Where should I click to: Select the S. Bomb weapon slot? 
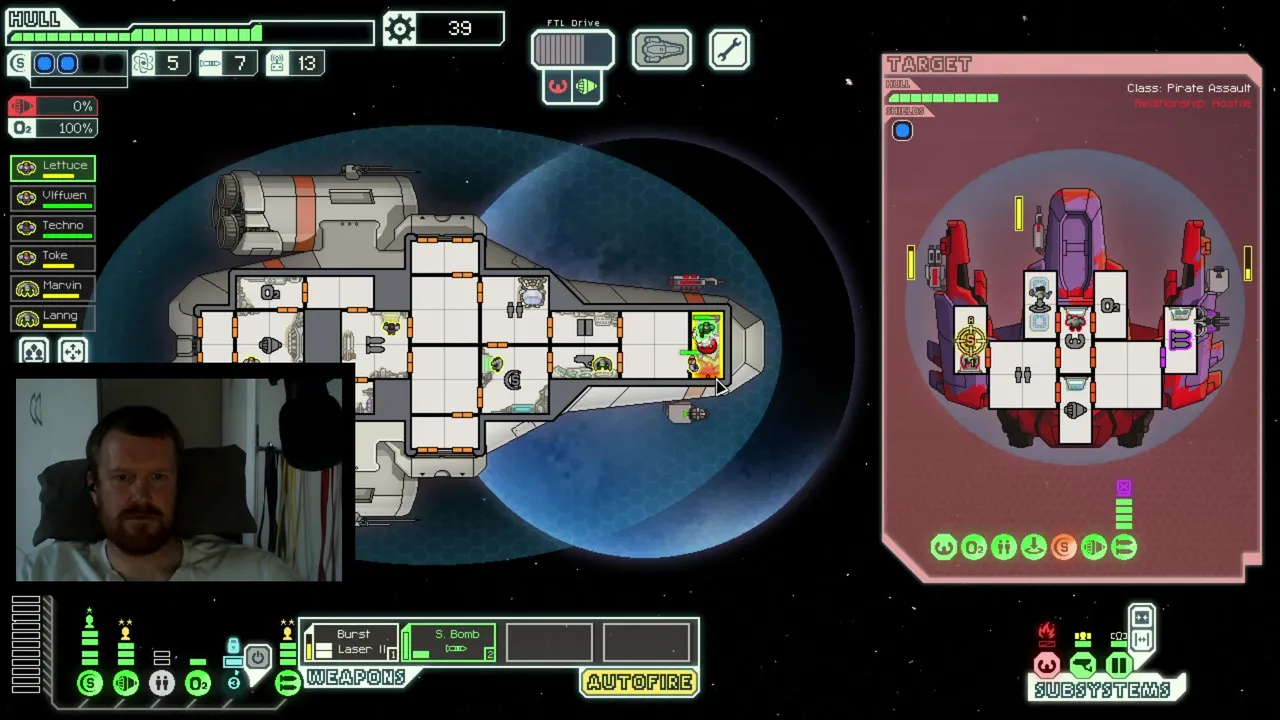pos(450,642)
